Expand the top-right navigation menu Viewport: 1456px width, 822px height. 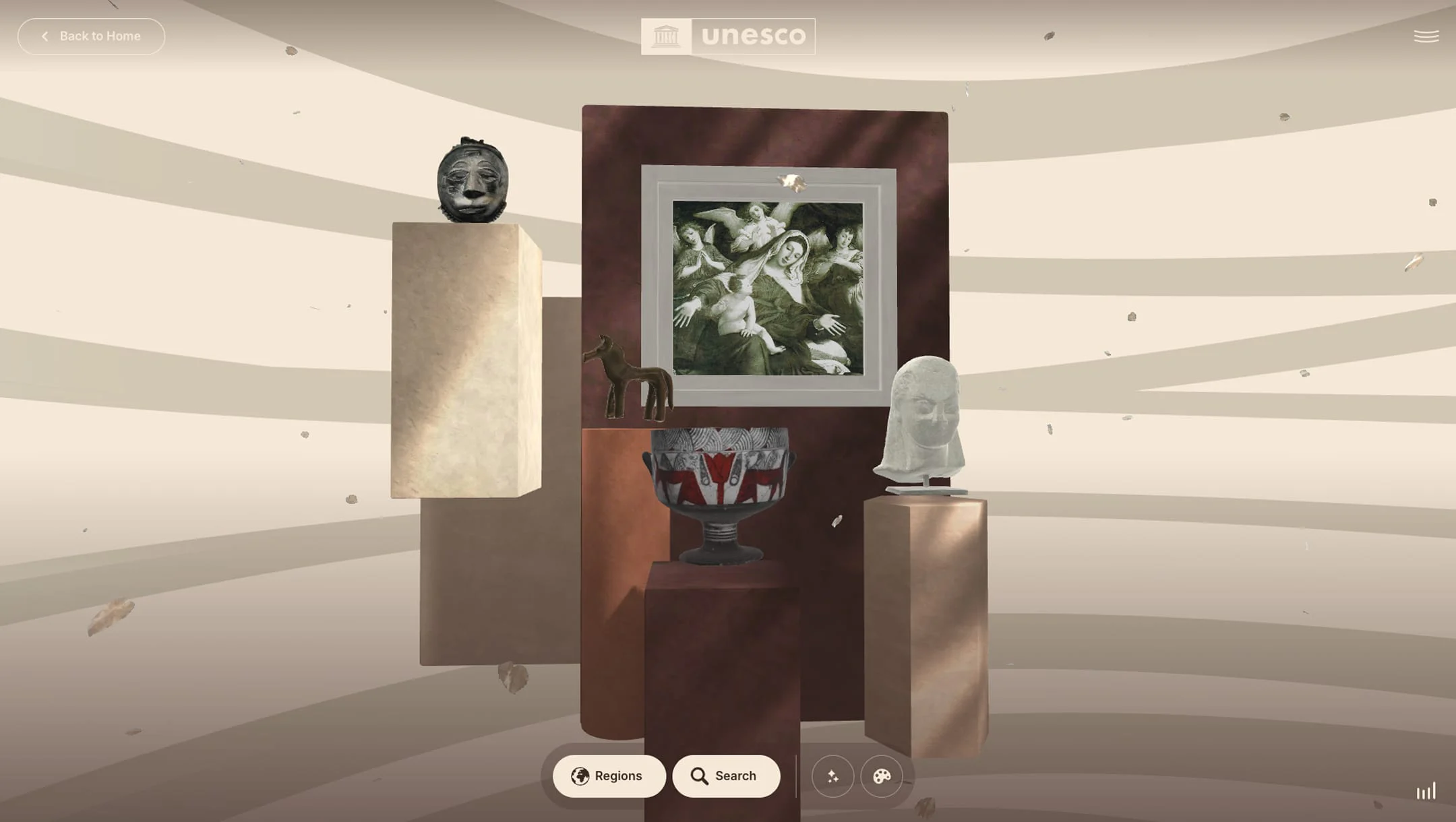[1426, 36]
